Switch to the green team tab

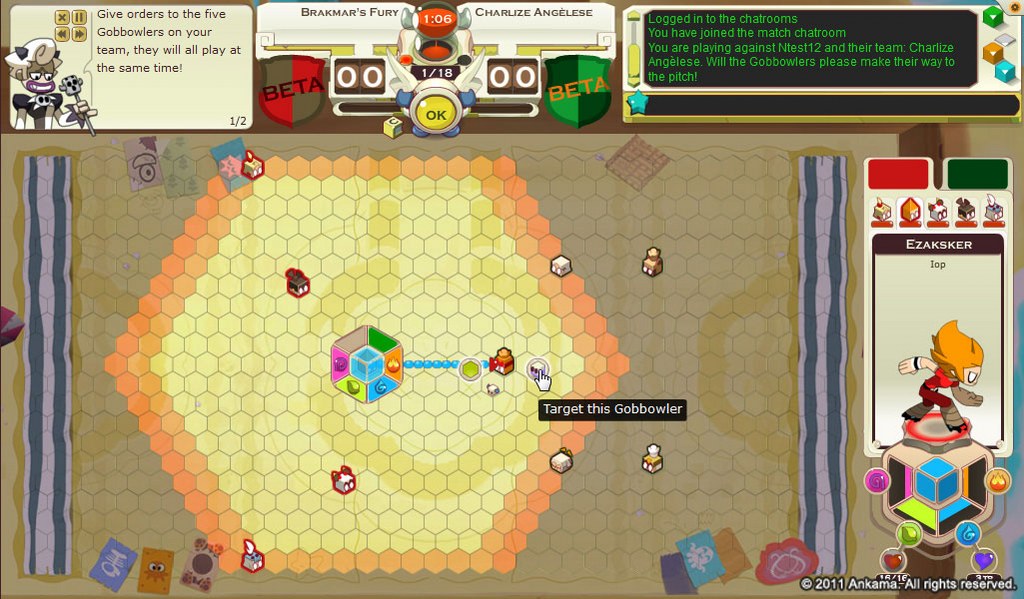point(977,173)
